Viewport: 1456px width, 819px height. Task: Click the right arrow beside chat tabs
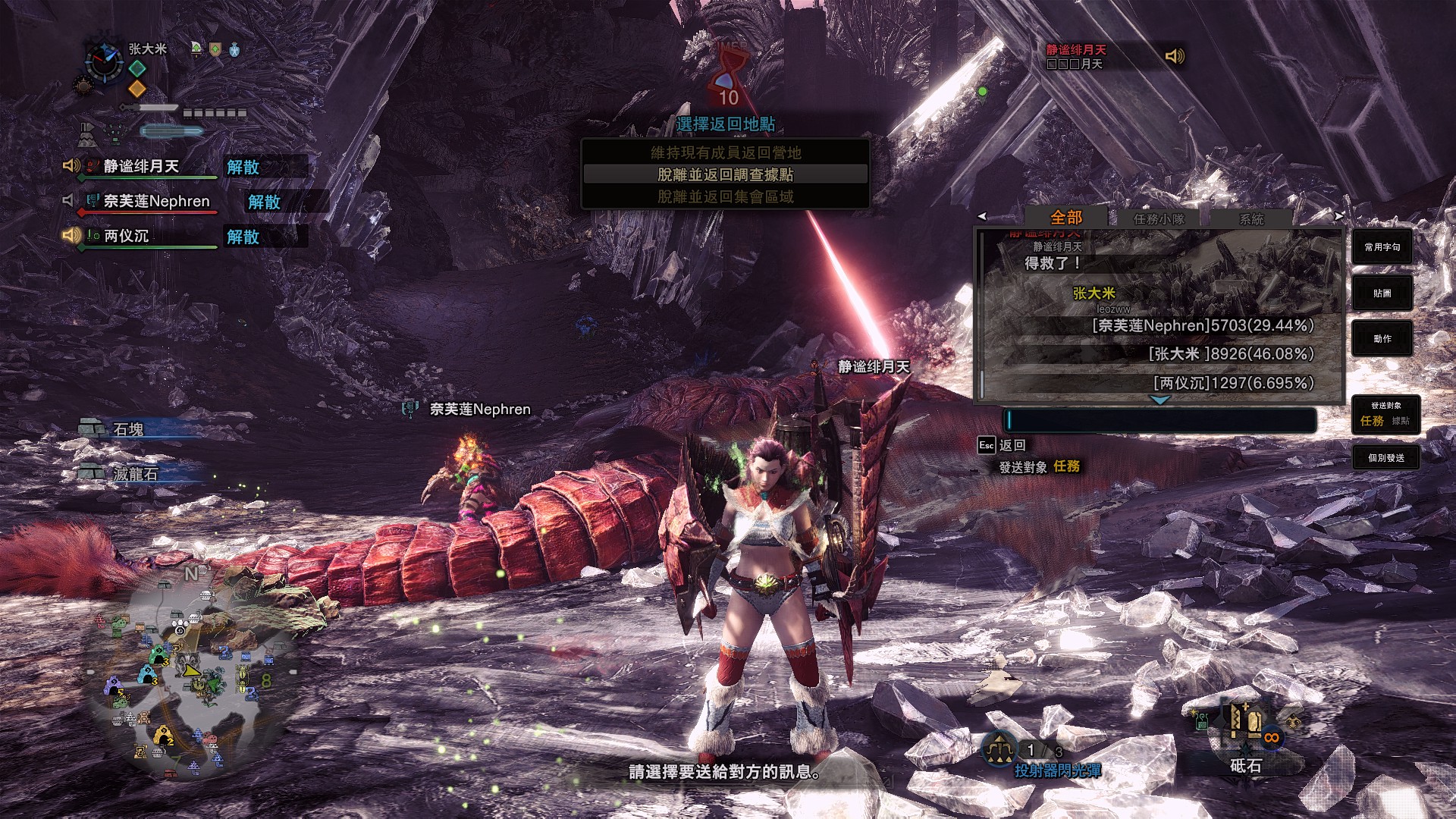click(1338, 216)
